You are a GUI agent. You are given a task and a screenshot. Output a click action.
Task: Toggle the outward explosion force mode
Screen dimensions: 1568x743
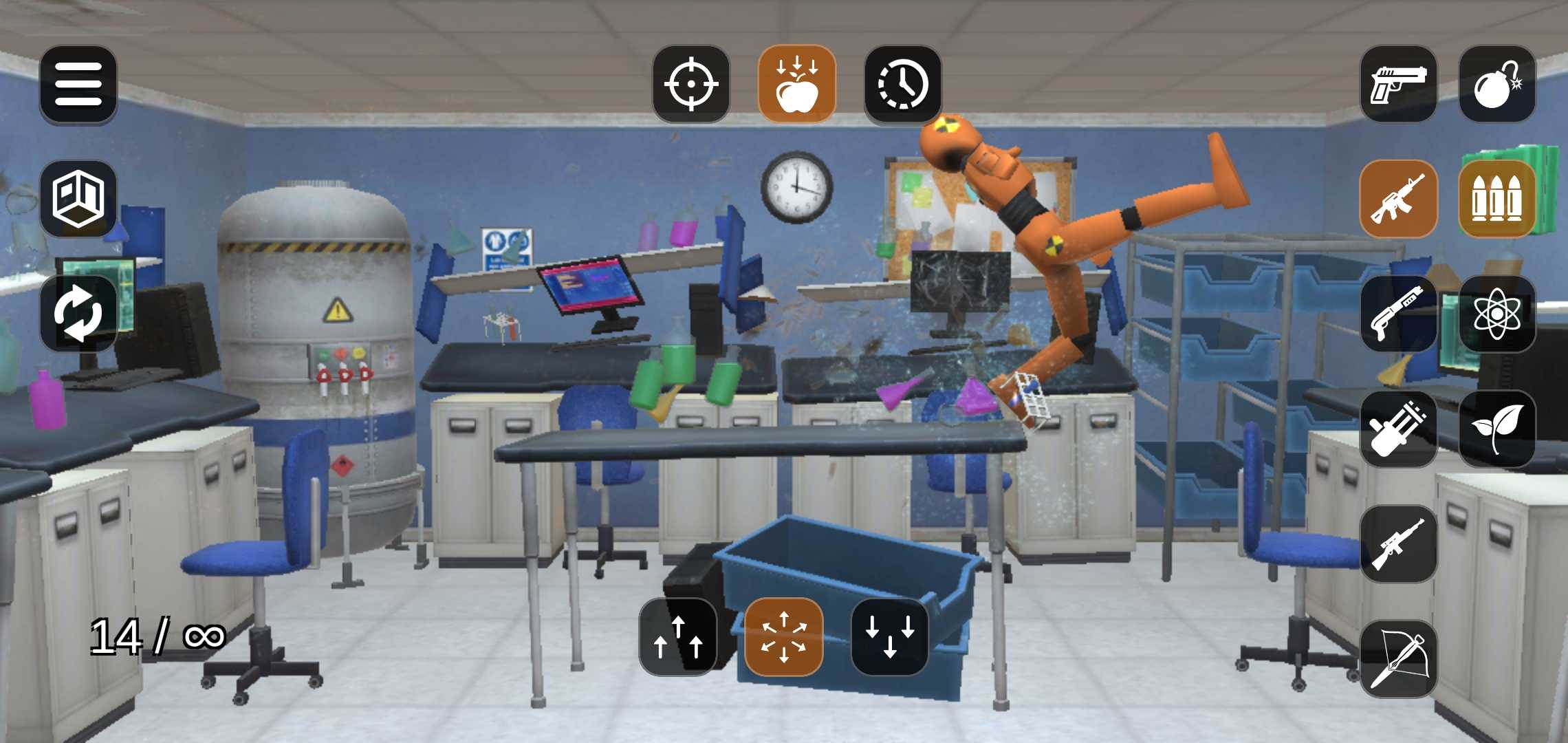tap(784, 636)
